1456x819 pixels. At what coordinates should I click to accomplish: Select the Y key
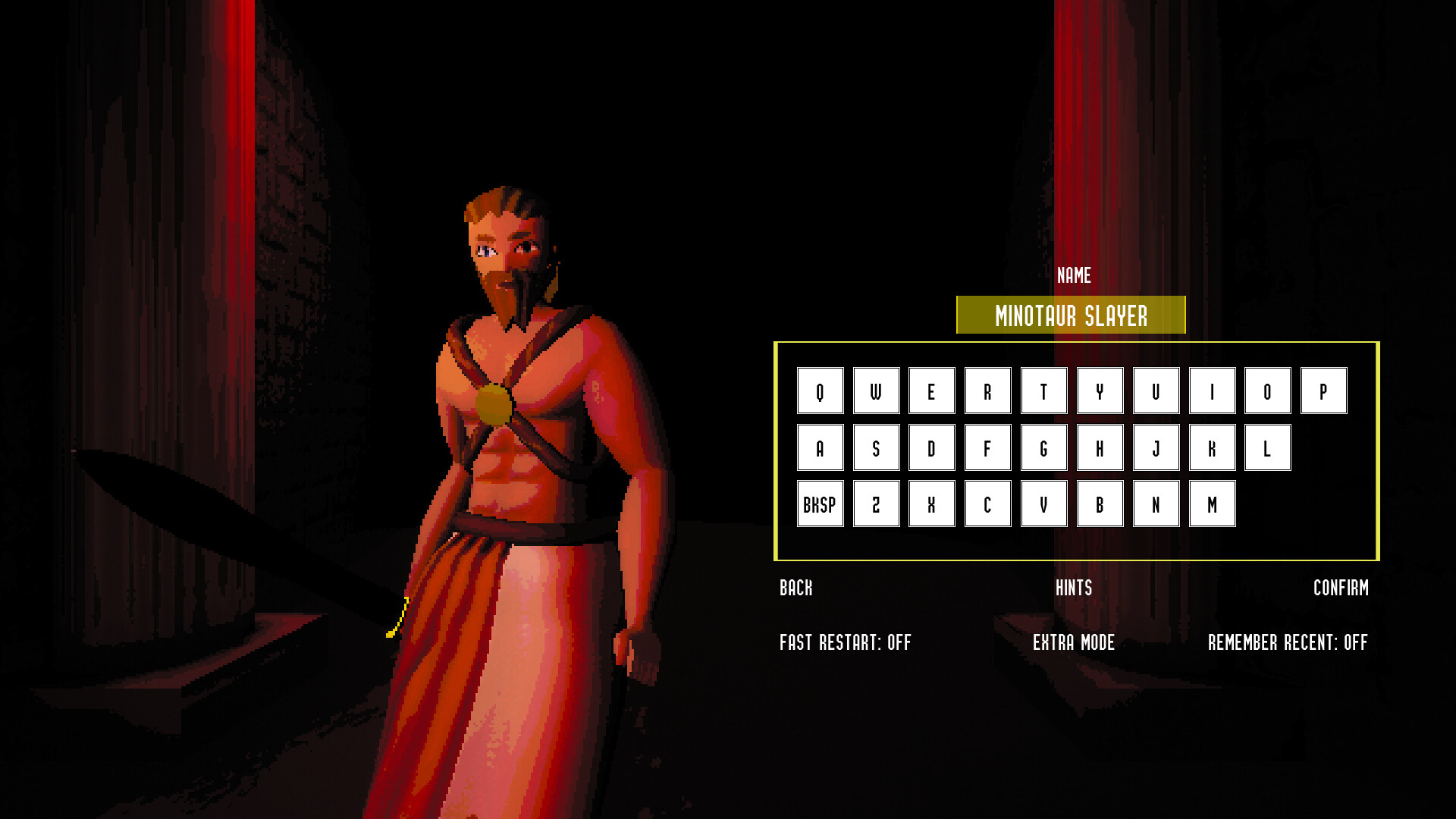click(1100, 391)
